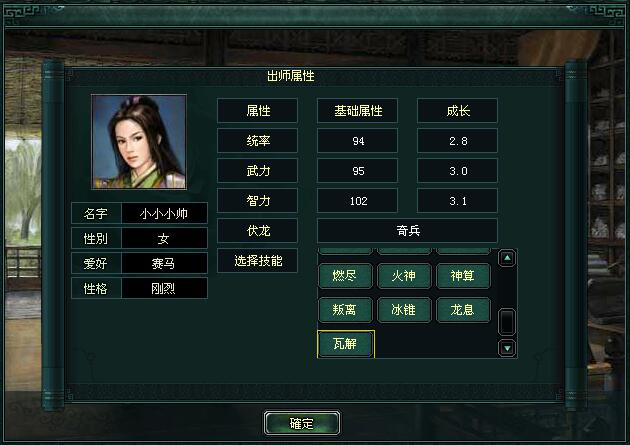Screen dimensions: 630x445
Task: Click the name field 小小小帅
Action: [164, 213]
